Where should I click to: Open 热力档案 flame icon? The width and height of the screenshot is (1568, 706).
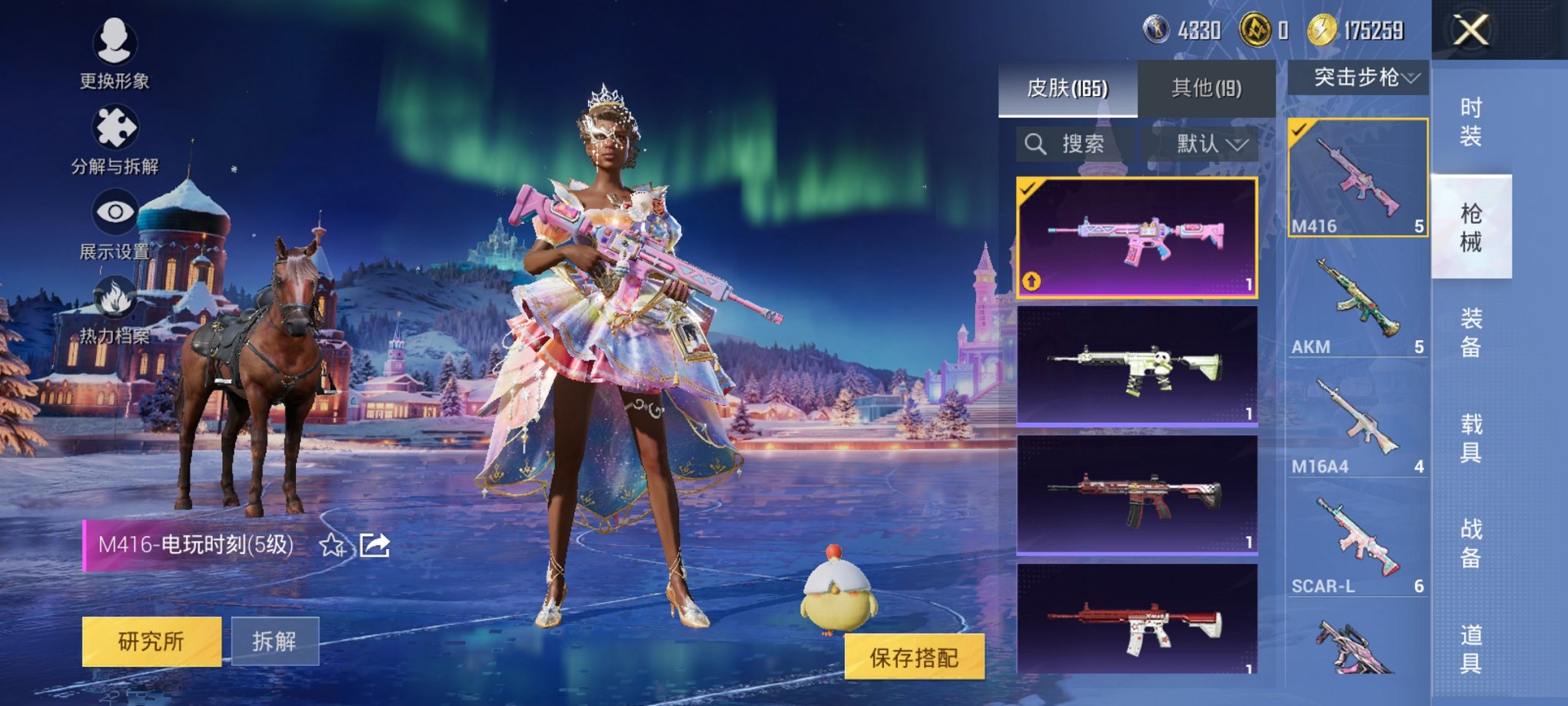pyautogui.click(x=115, y=308)
